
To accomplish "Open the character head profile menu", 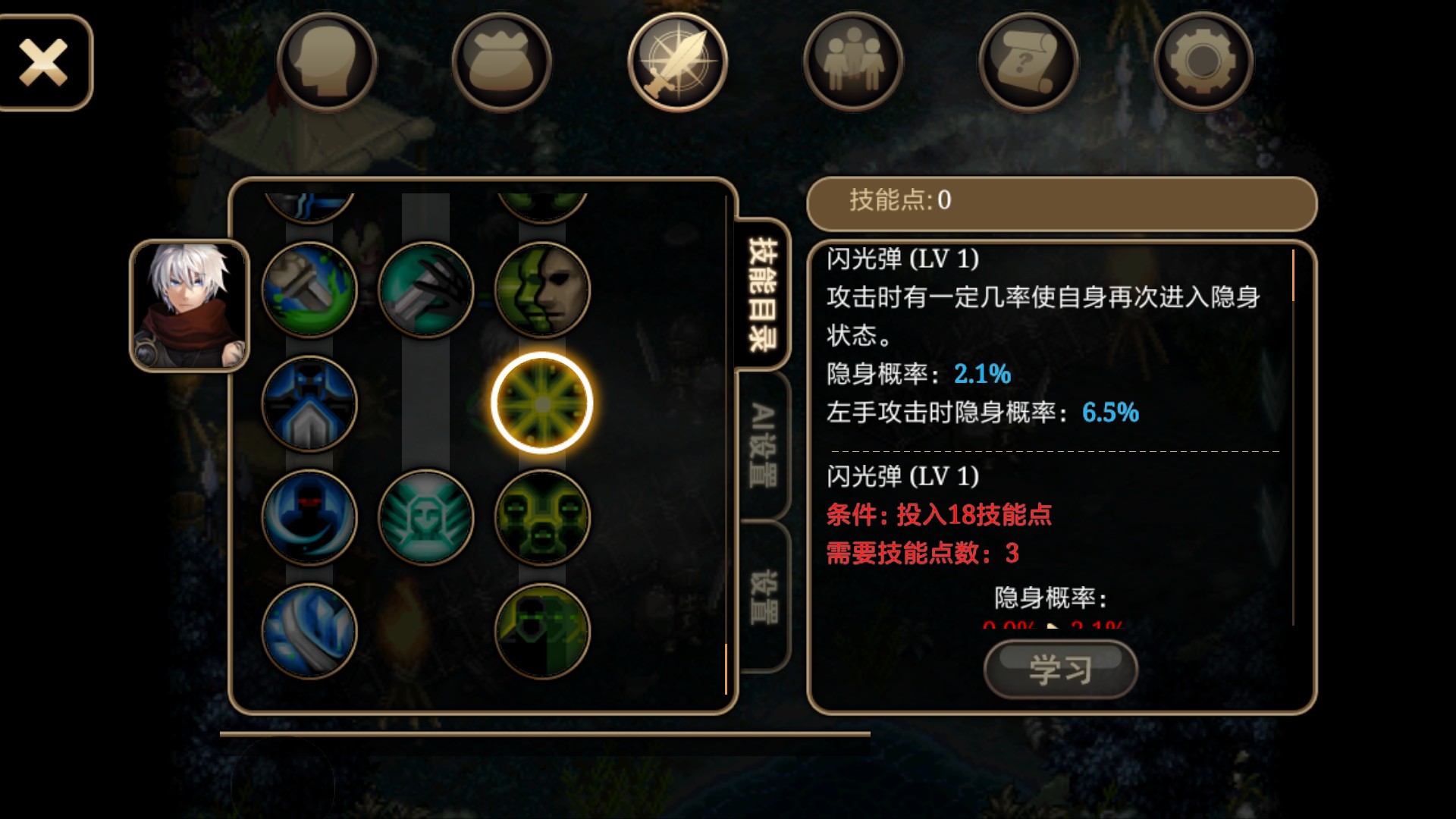I will [327, 62].
